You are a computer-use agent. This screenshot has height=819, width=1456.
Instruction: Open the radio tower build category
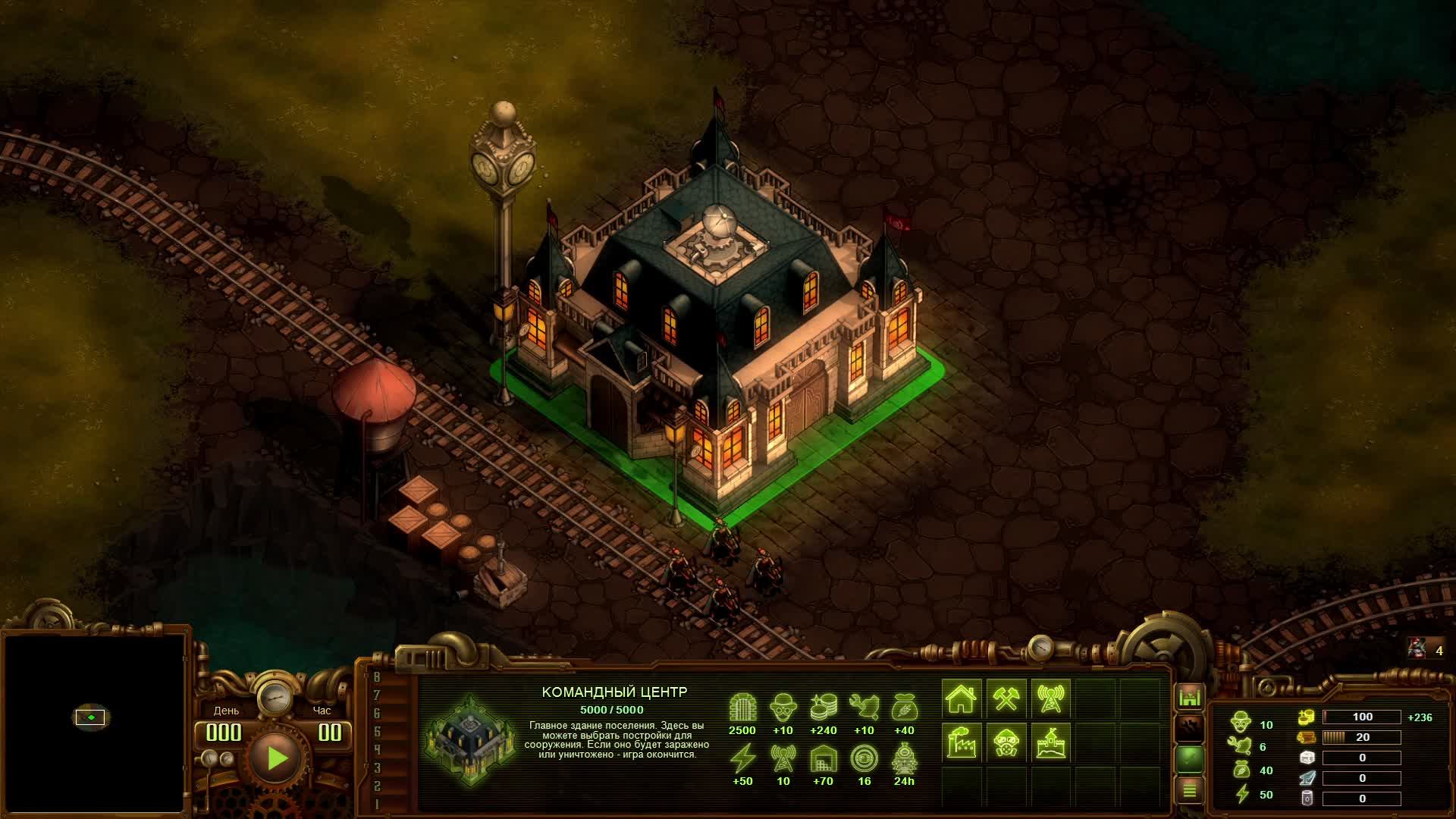(1050, 698)
